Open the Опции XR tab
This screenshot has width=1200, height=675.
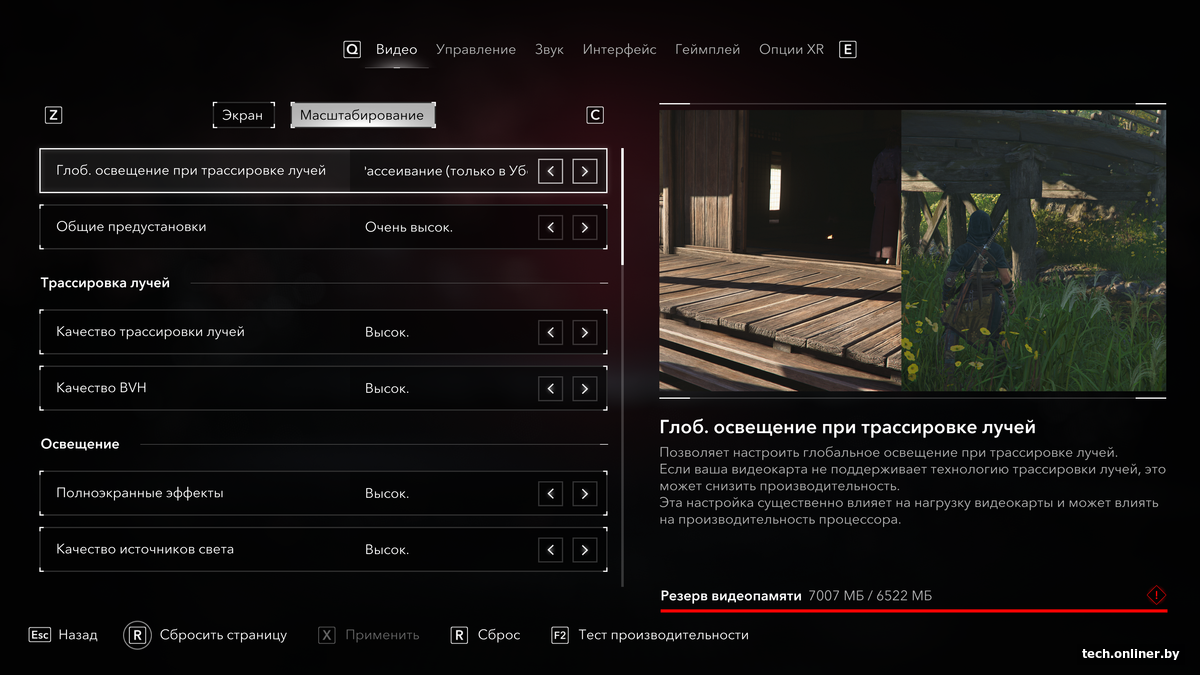(x=791, y=49)
